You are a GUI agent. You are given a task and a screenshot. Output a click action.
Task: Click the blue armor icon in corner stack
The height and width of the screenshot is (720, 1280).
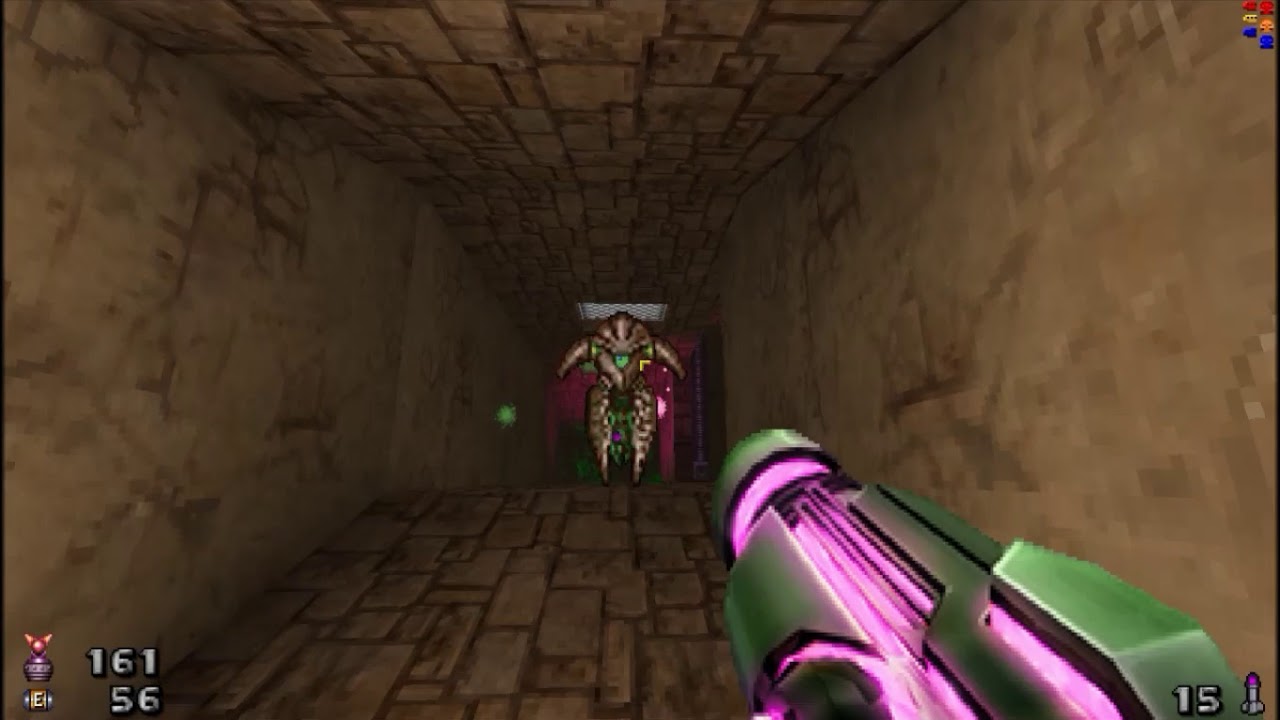click(1249, 32)
